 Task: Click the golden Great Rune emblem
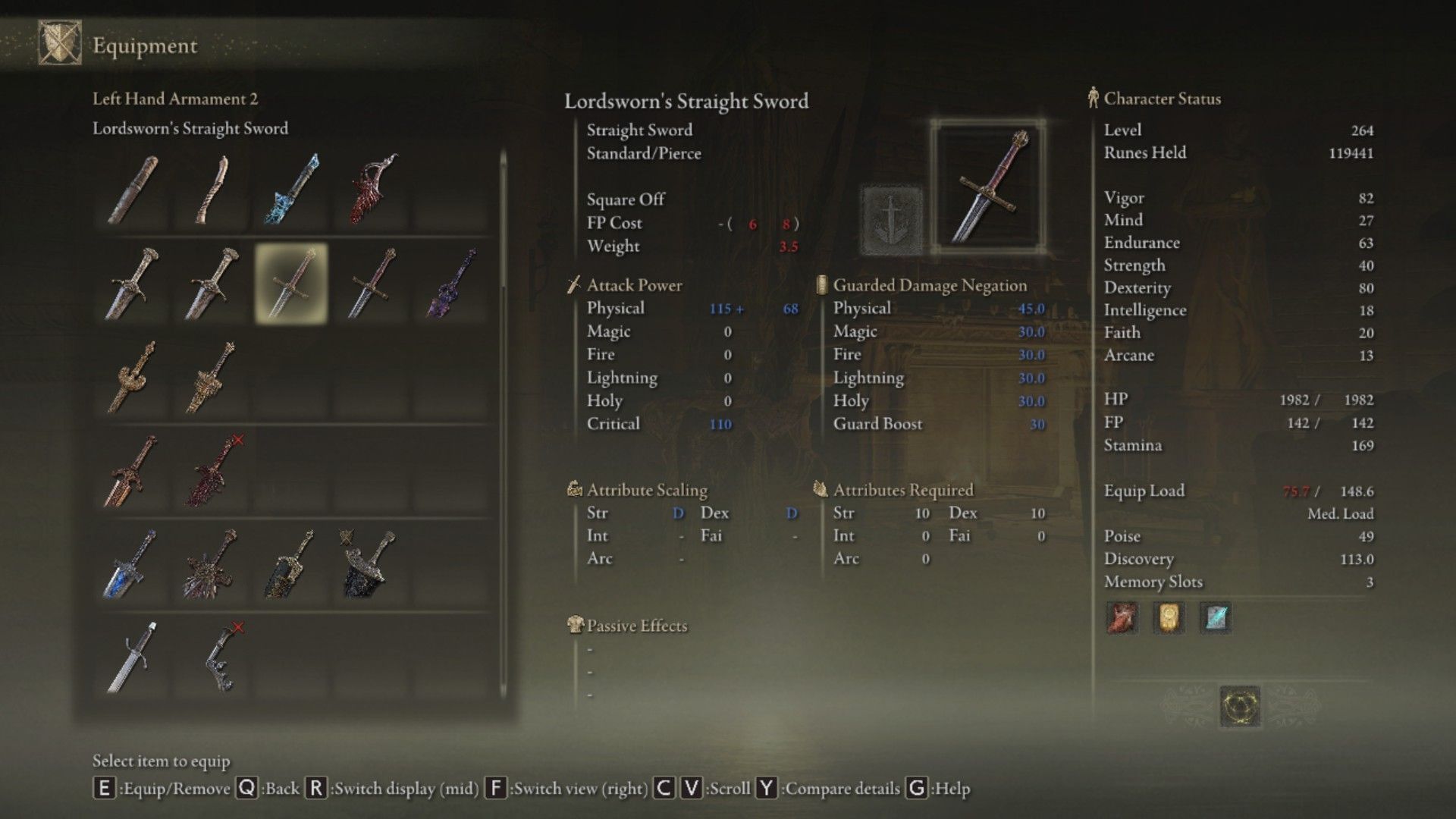[1240, 706]
